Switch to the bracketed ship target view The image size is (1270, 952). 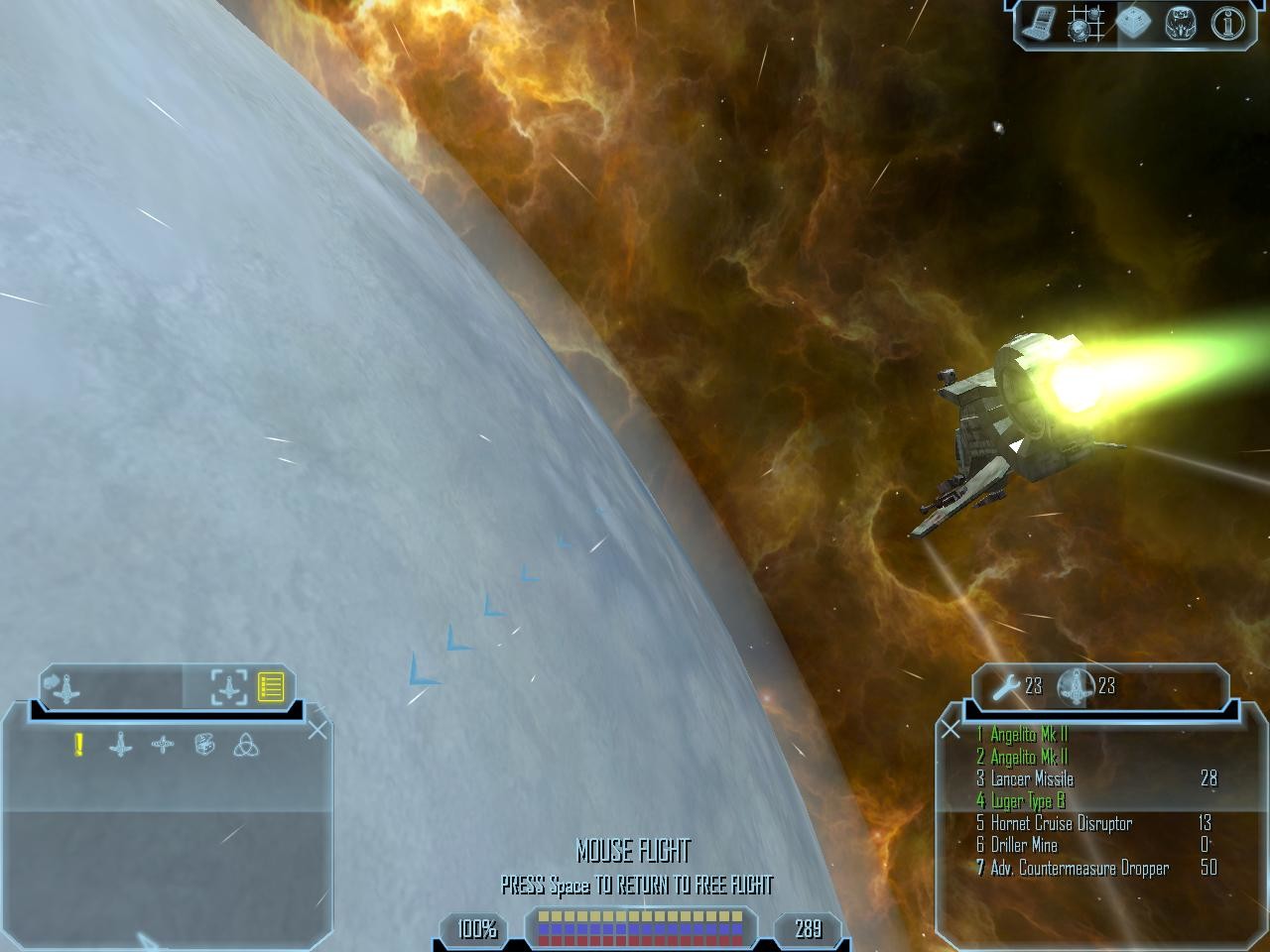229,686
